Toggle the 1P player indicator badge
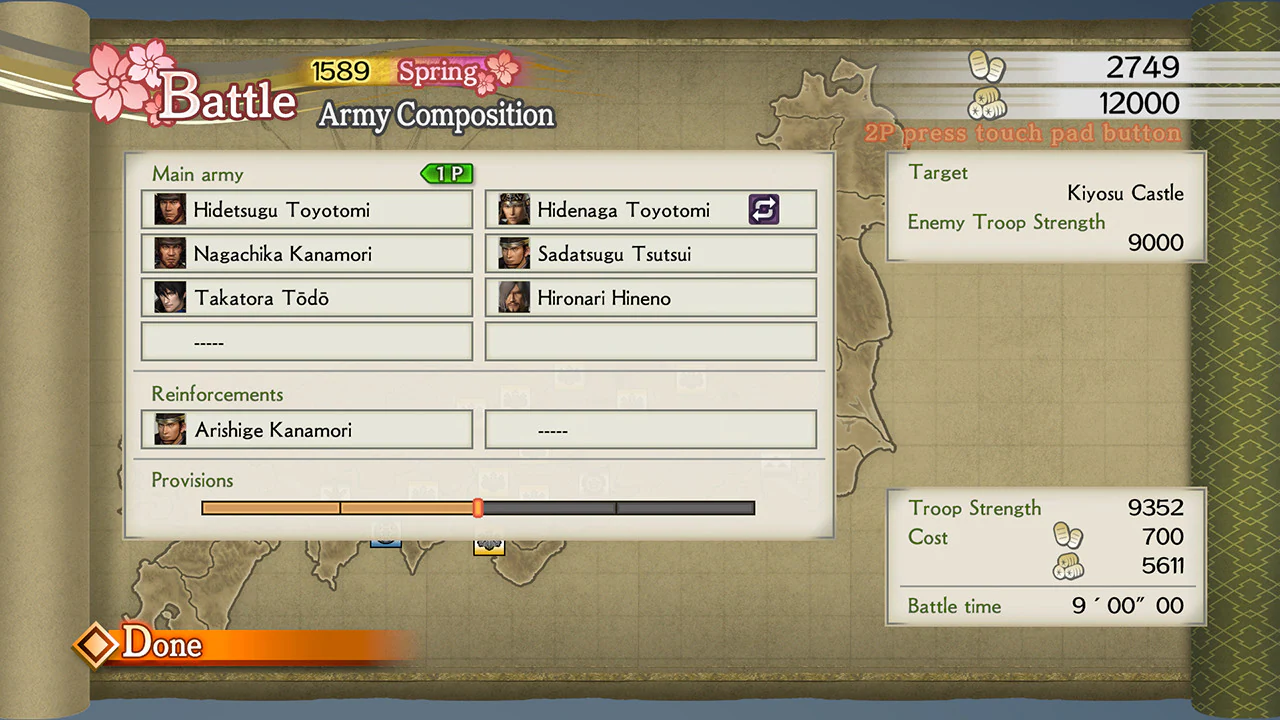The width and height of the screenshot is (1280, 720). click(x=446, y=173)
